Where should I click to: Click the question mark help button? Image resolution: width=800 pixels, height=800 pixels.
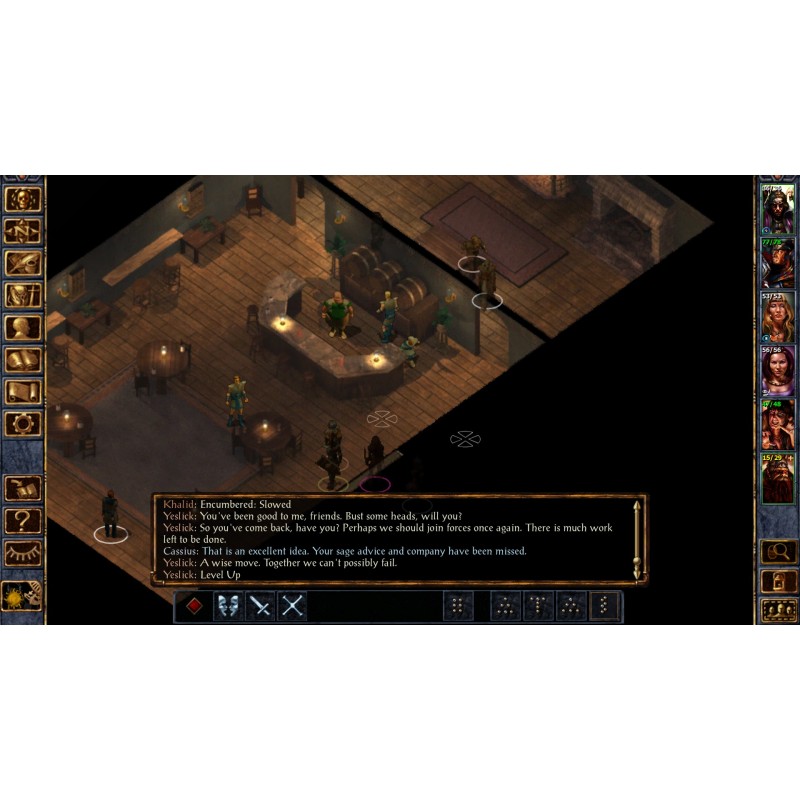click(22, 520)
